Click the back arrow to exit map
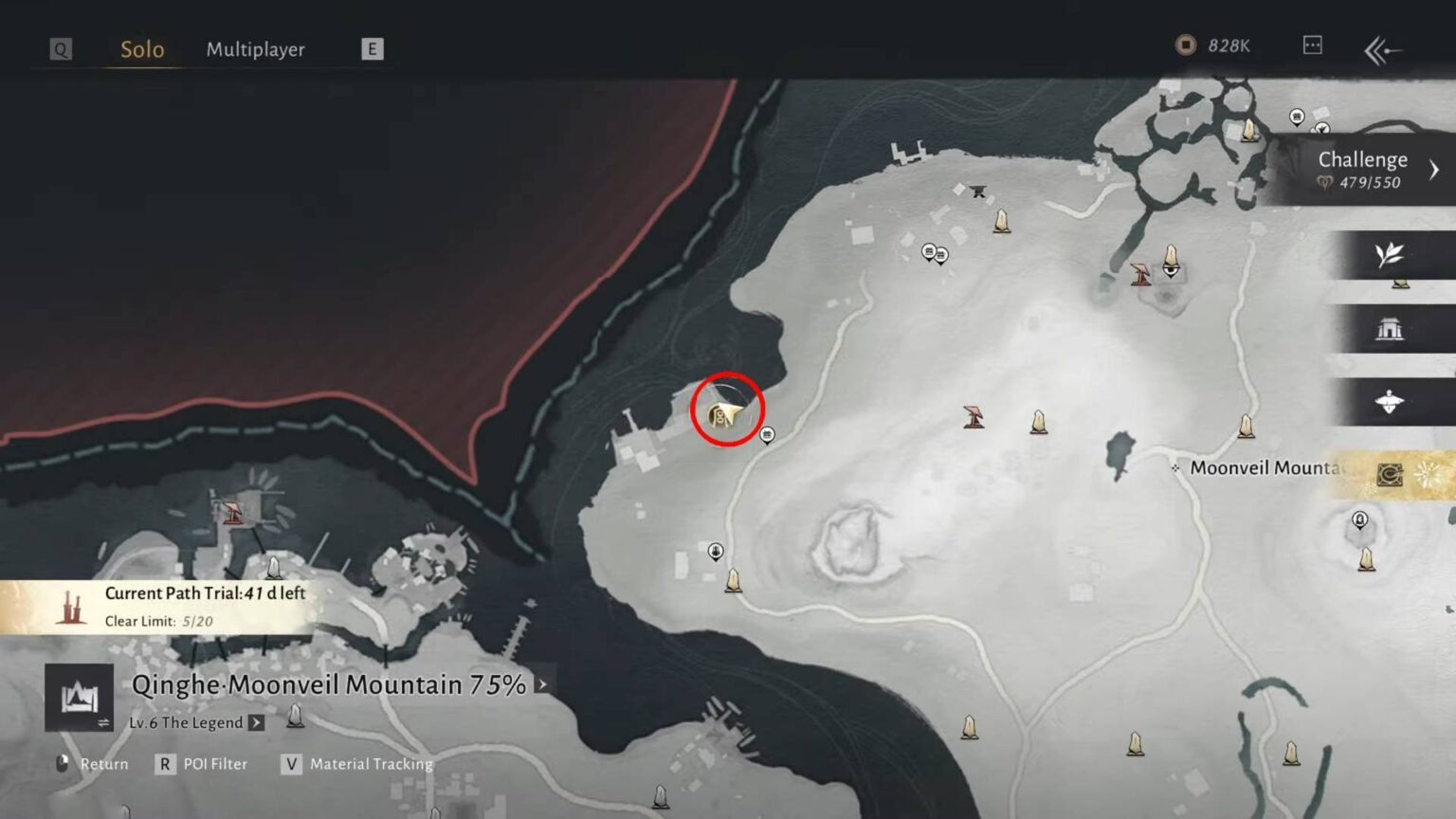This screenshot has width=1456, height=819. (1382, 50)
